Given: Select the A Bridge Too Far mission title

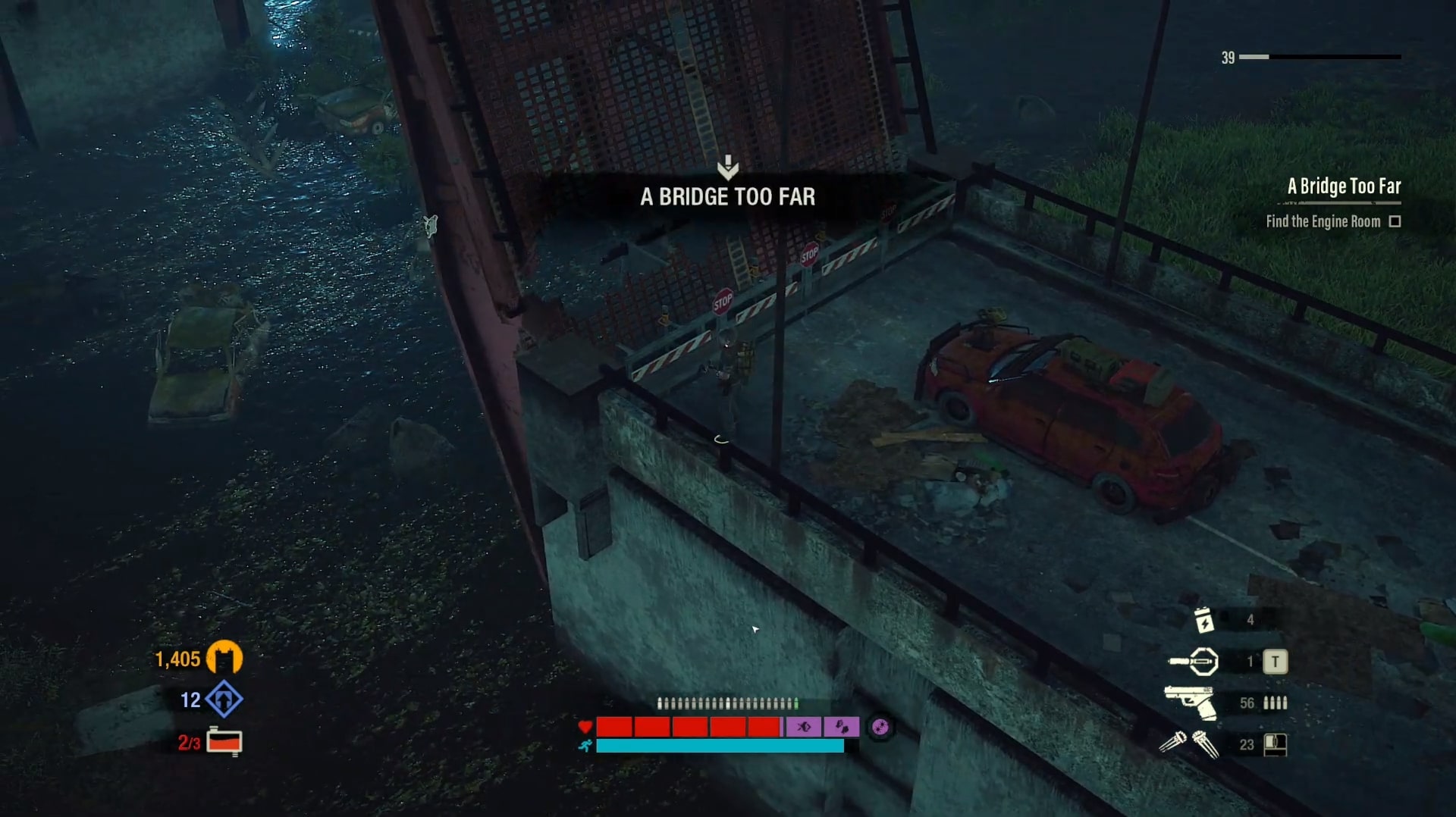Looking at the screenshot, I should tap(1343, 187).
